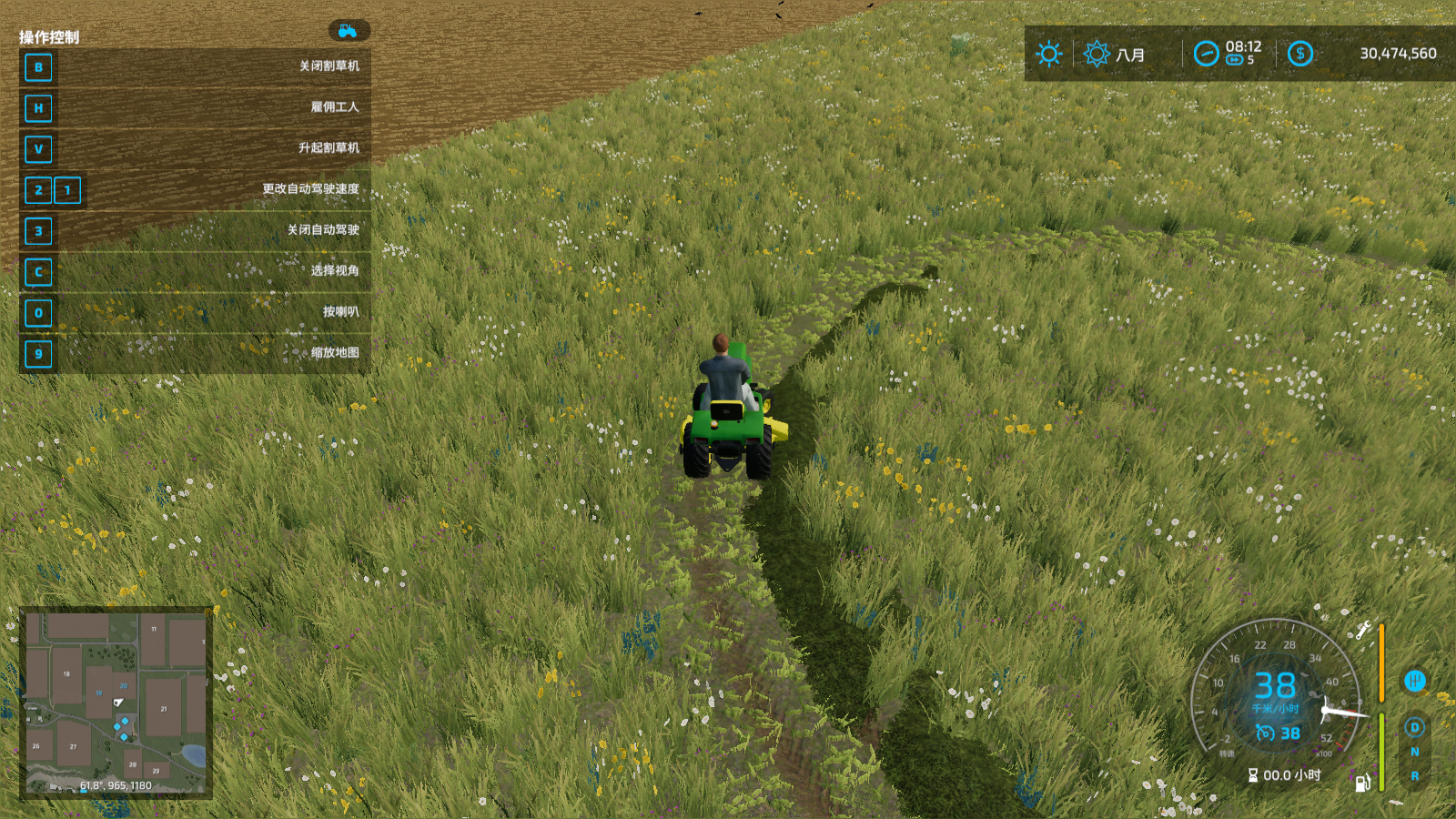Click the fuel pump icon
Screen dimensions: 1456x819
pyautogui.click(x=1362, y=783)
